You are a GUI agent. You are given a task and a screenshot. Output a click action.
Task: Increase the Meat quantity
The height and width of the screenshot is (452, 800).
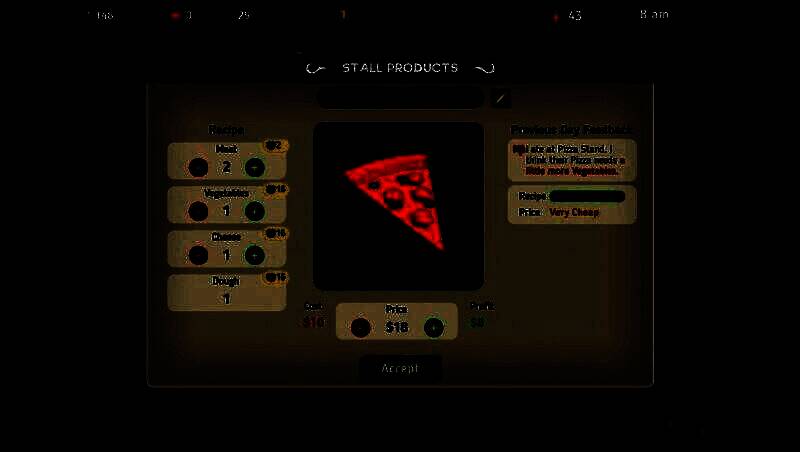[255, 168]
